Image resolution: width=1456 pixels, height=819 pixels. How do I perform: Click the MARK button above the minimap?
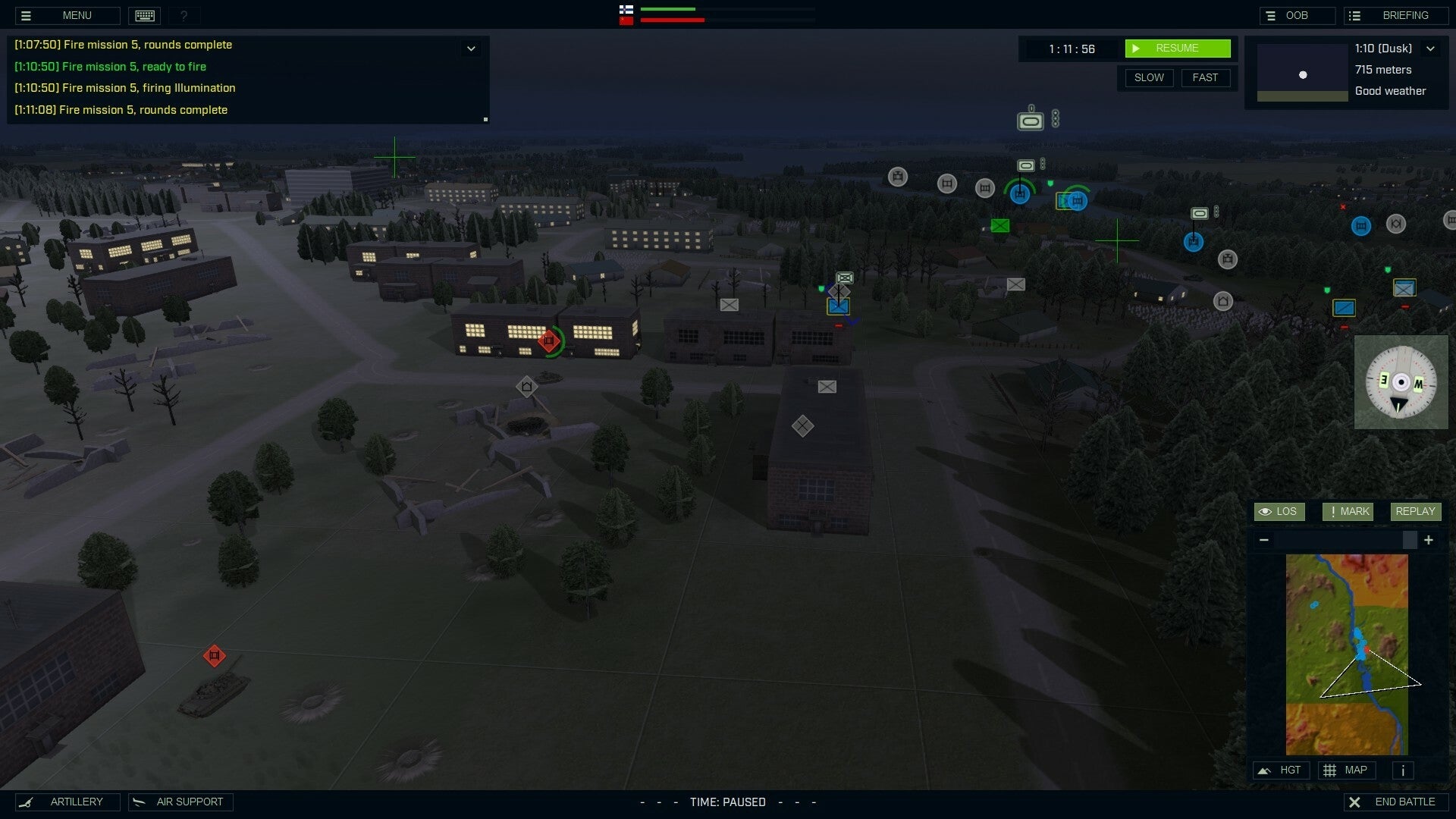pos(1348,511)
